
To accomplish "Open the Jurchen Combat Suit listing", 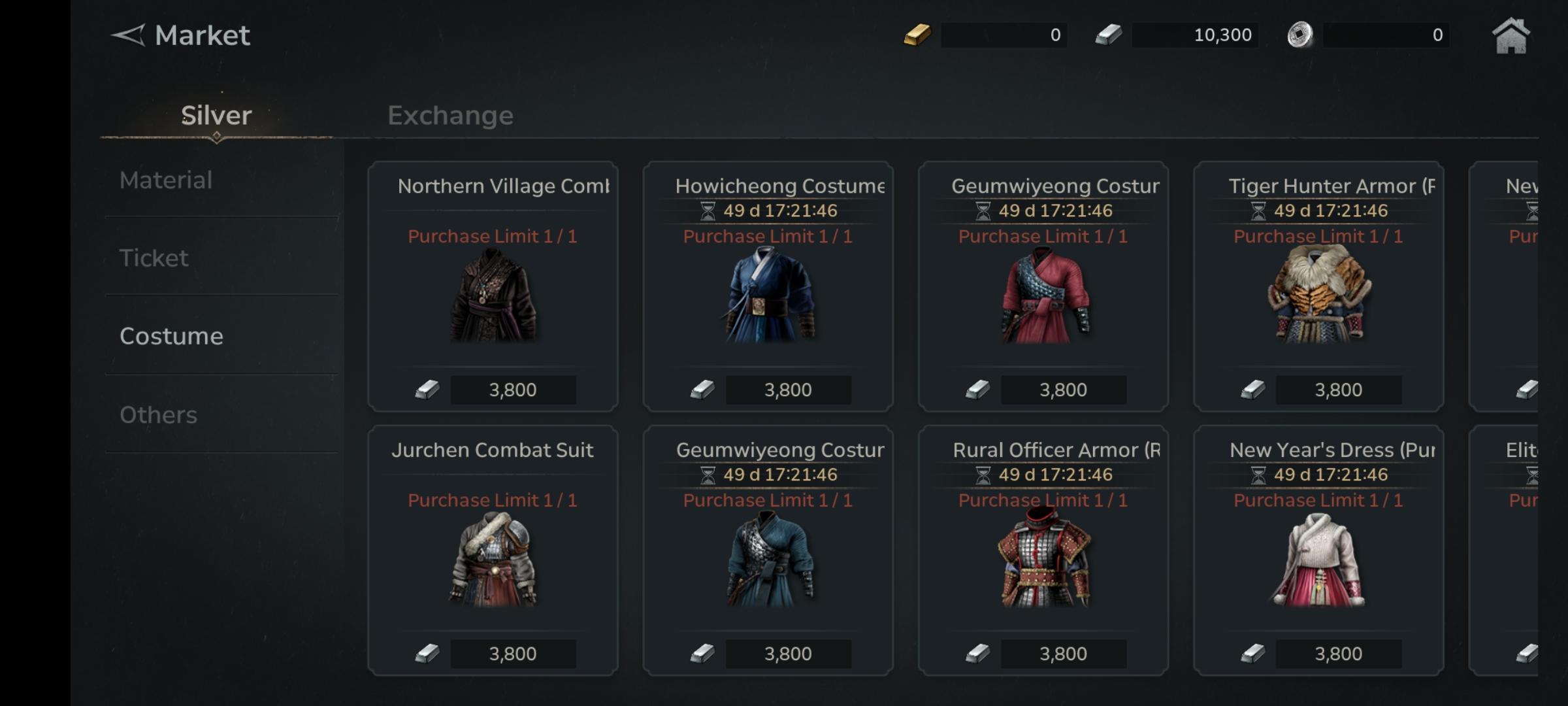I will pos(493,550).
